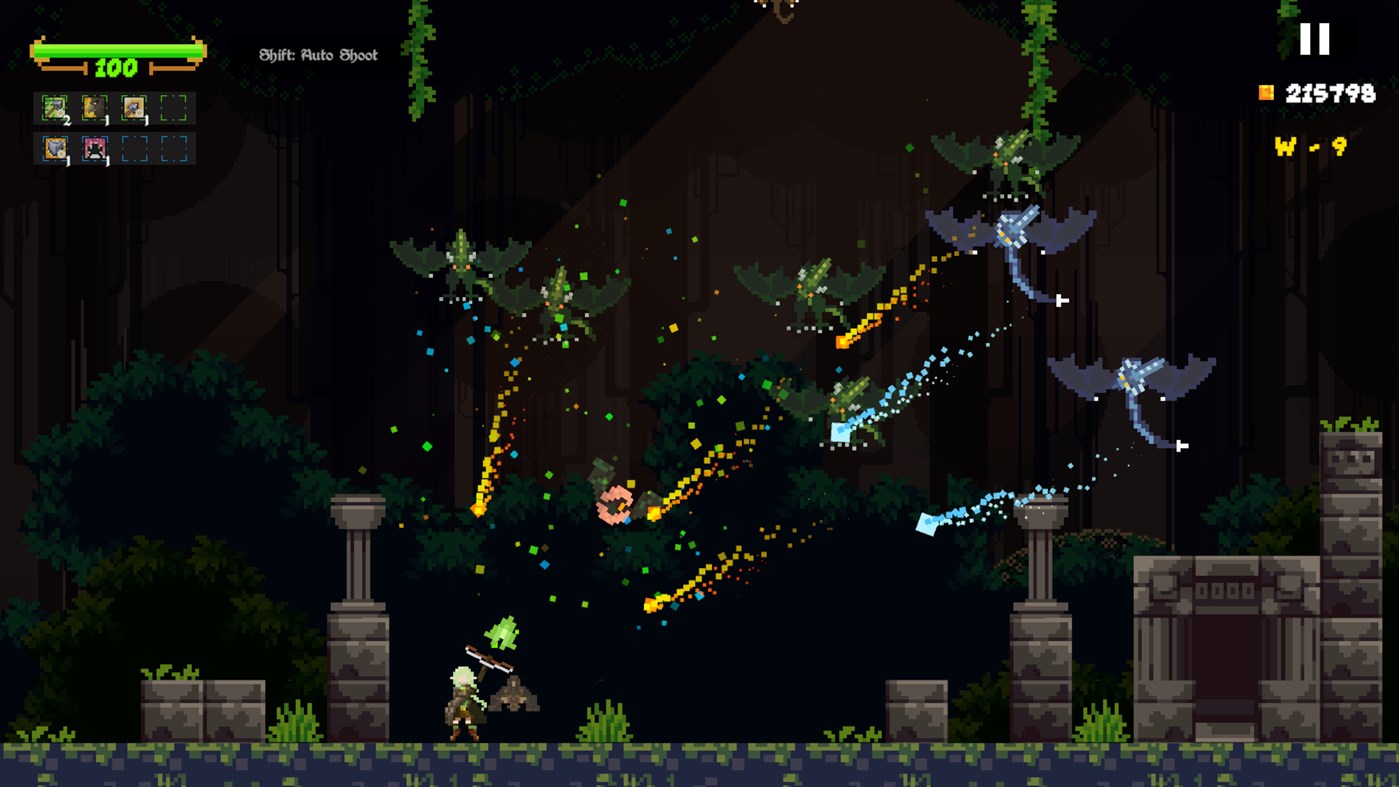
Task: Click the first empty blue-dashed item slot
Action: [x=135, y=152]
